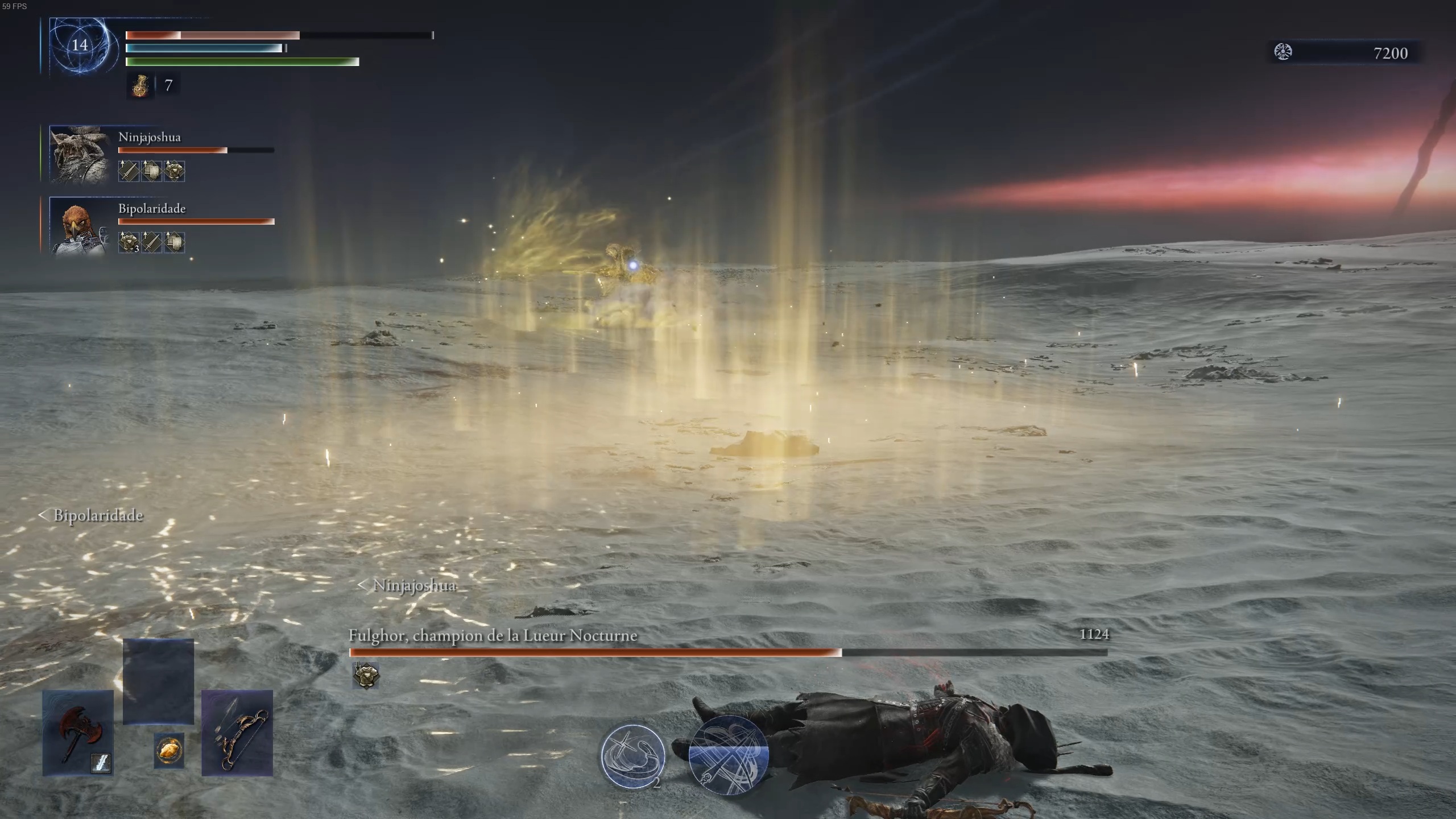Select Ninjajoshua's horned portrait

[79, 154]
